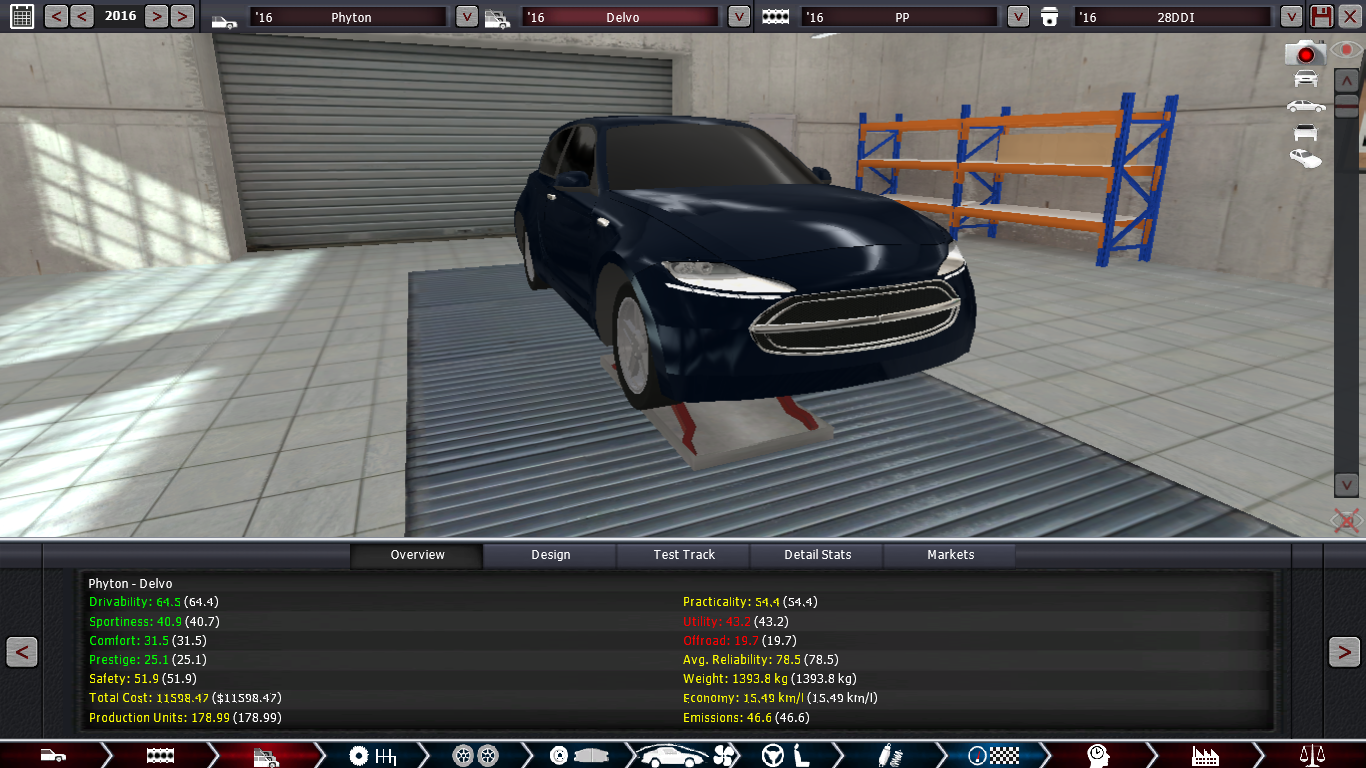Switch to the side car view
This screenshot has height=768, width=1366.
pyautogui.click(x=1305, y=106)
